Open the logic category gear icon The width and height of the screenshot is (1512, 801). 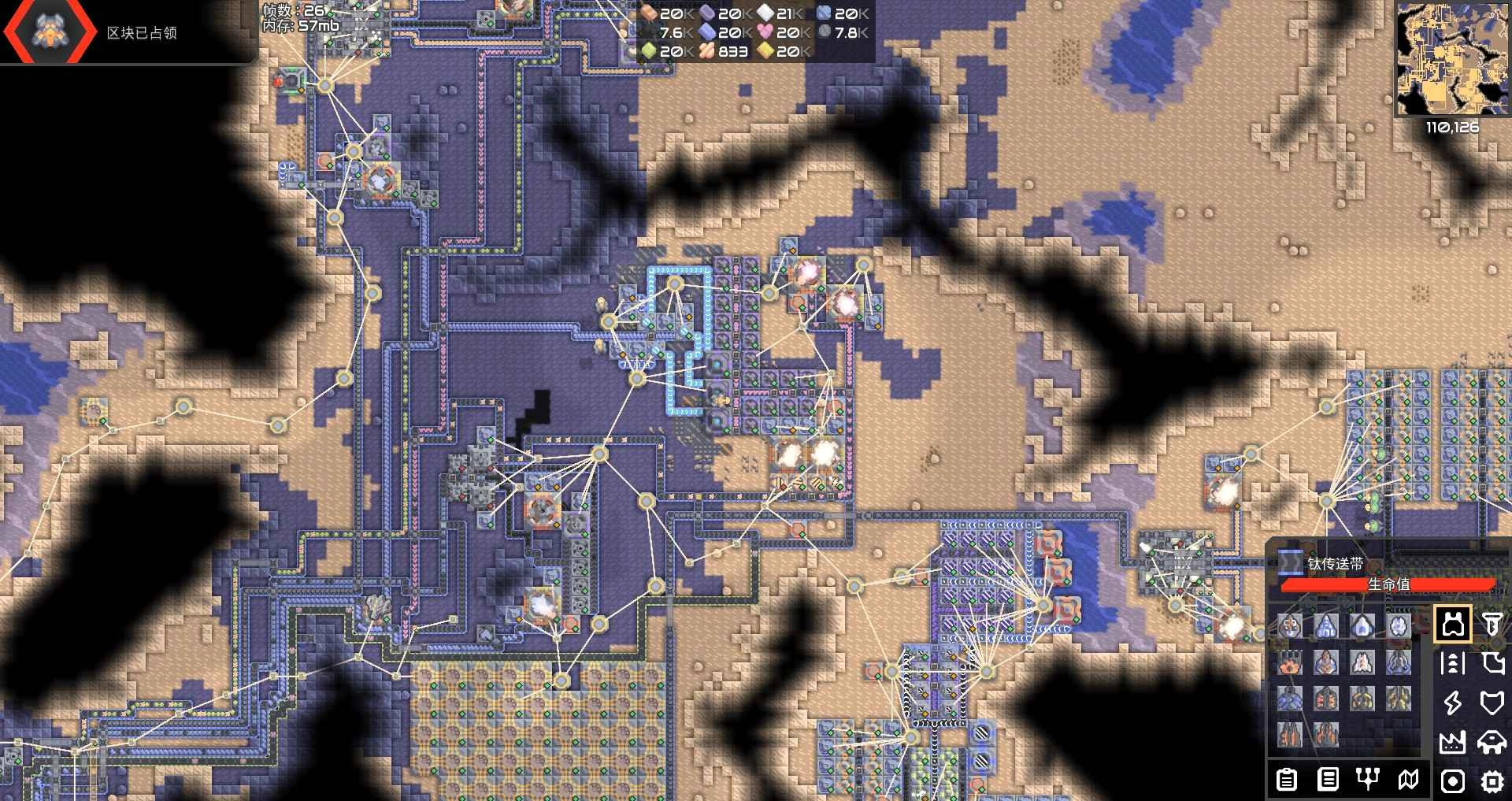tap(1491, 780)
